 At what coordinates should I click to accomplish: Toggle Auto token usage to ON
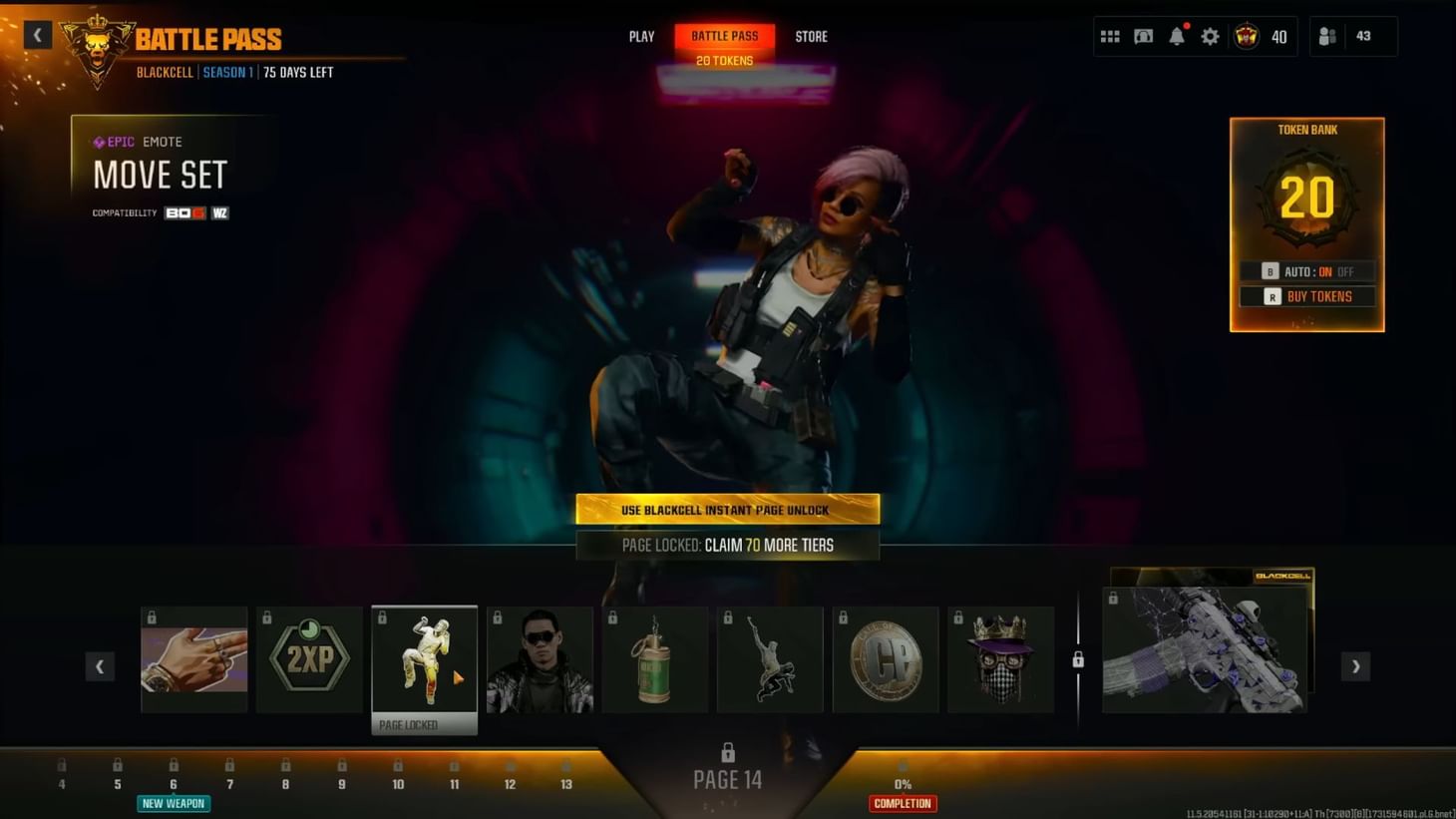click(x=1324, y=270)
